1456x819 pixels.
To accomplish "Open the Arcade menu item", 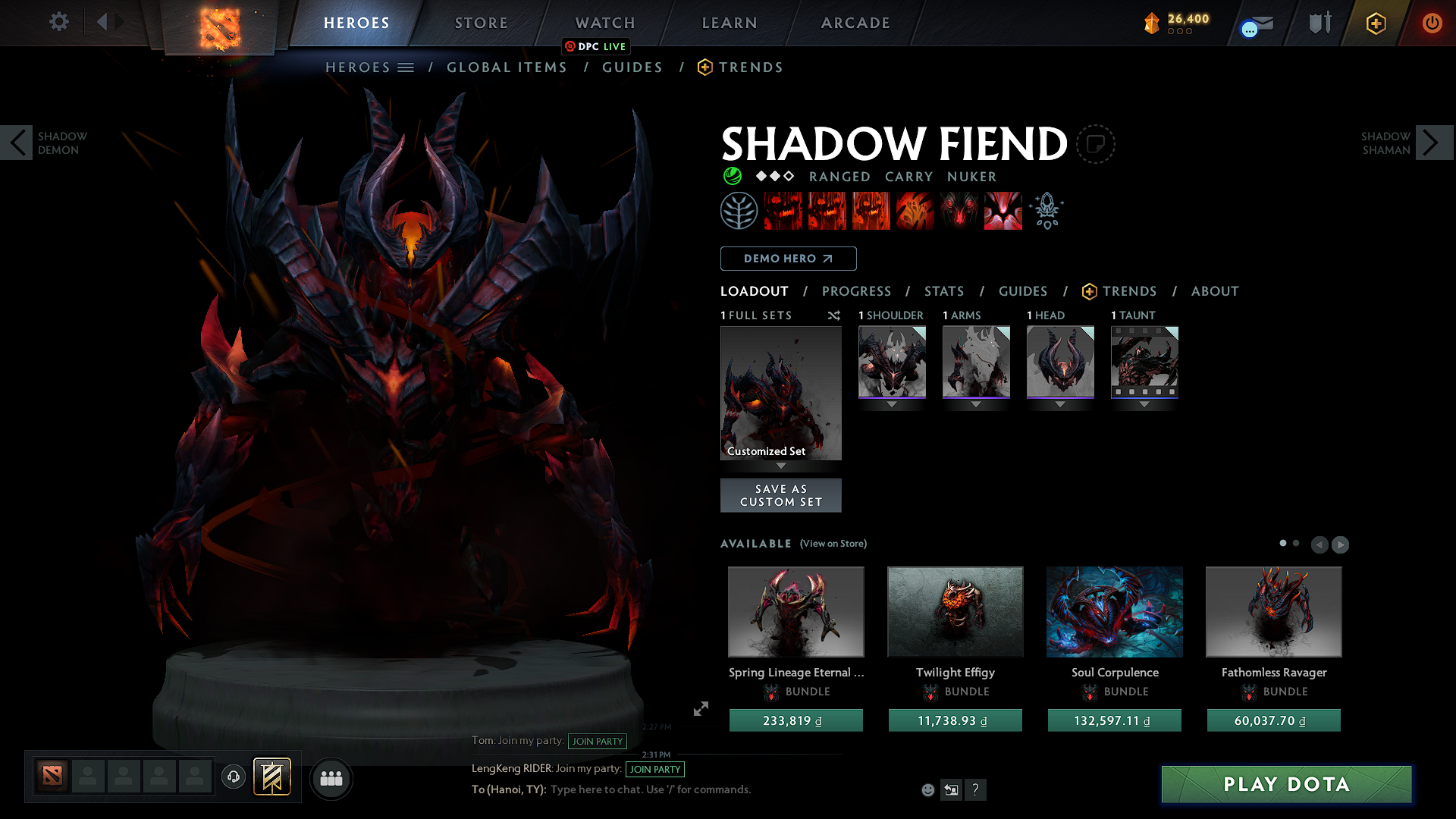I will (855, 23).
